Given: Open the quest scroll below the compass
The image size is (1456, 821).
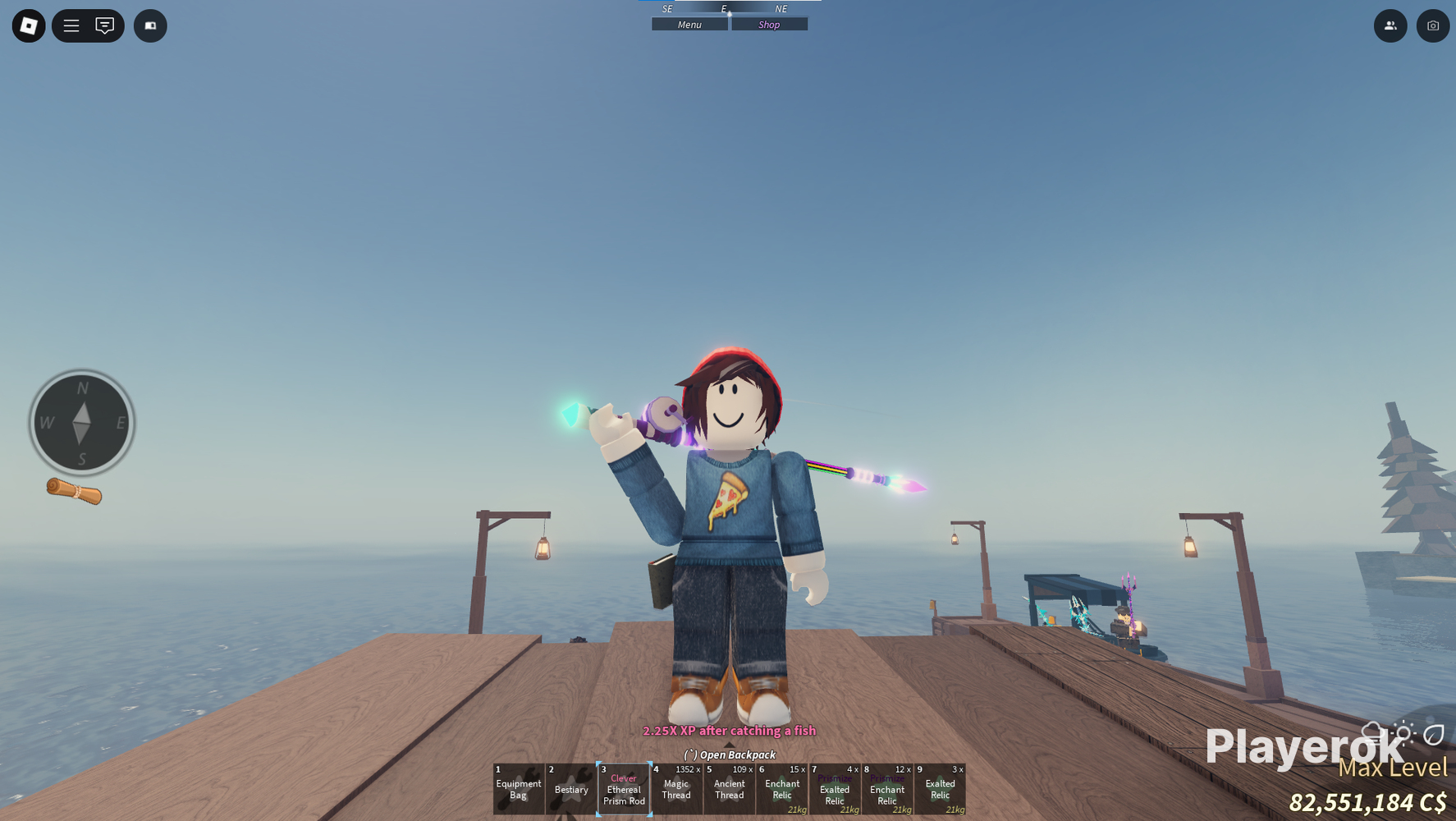Looking at the screenshot, I should tap(74, 493).
